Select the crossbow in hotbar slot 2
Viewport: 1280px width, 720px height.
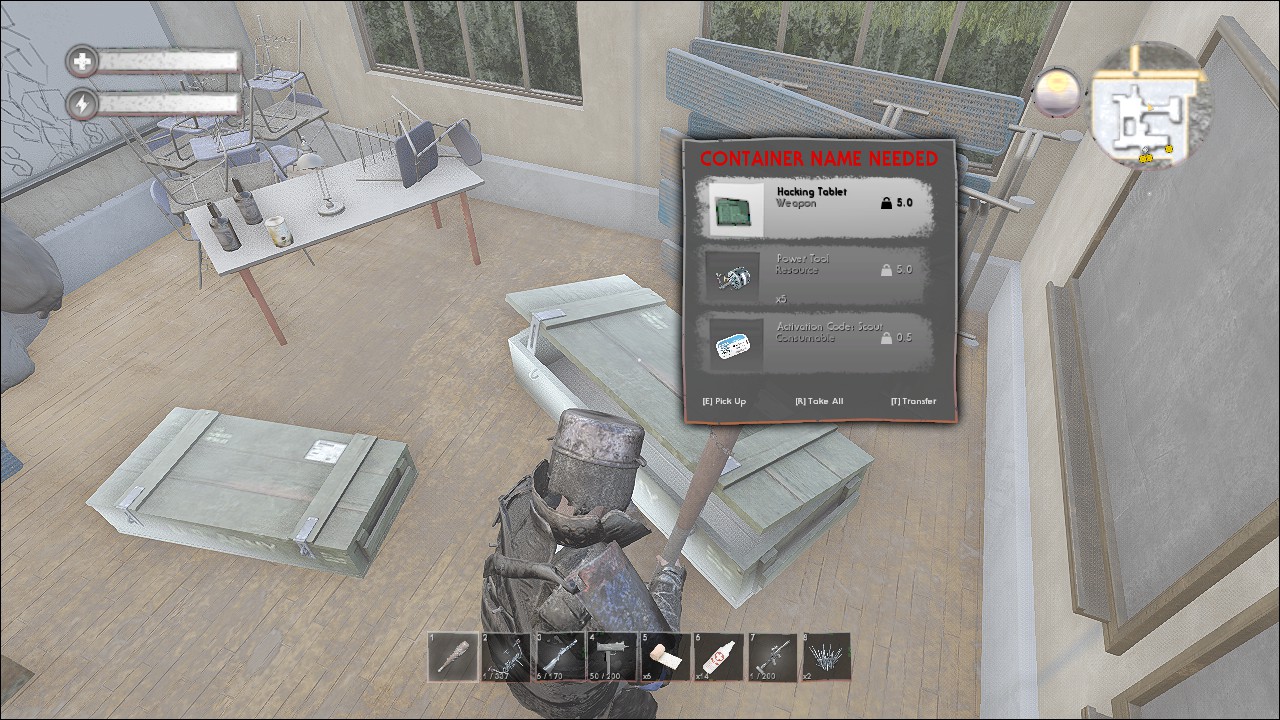(x=506, y=657)
